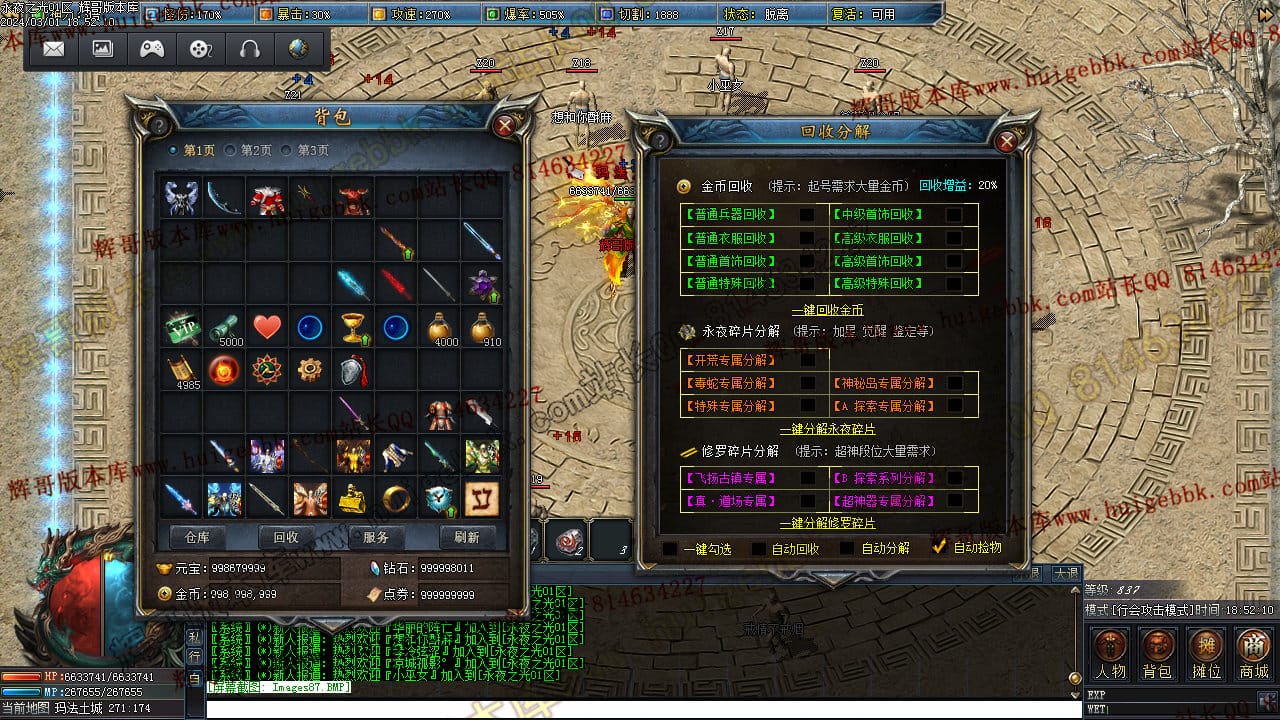
Task: Close the 回收分解 recycle panel
Action: [x=1006, y=141]
